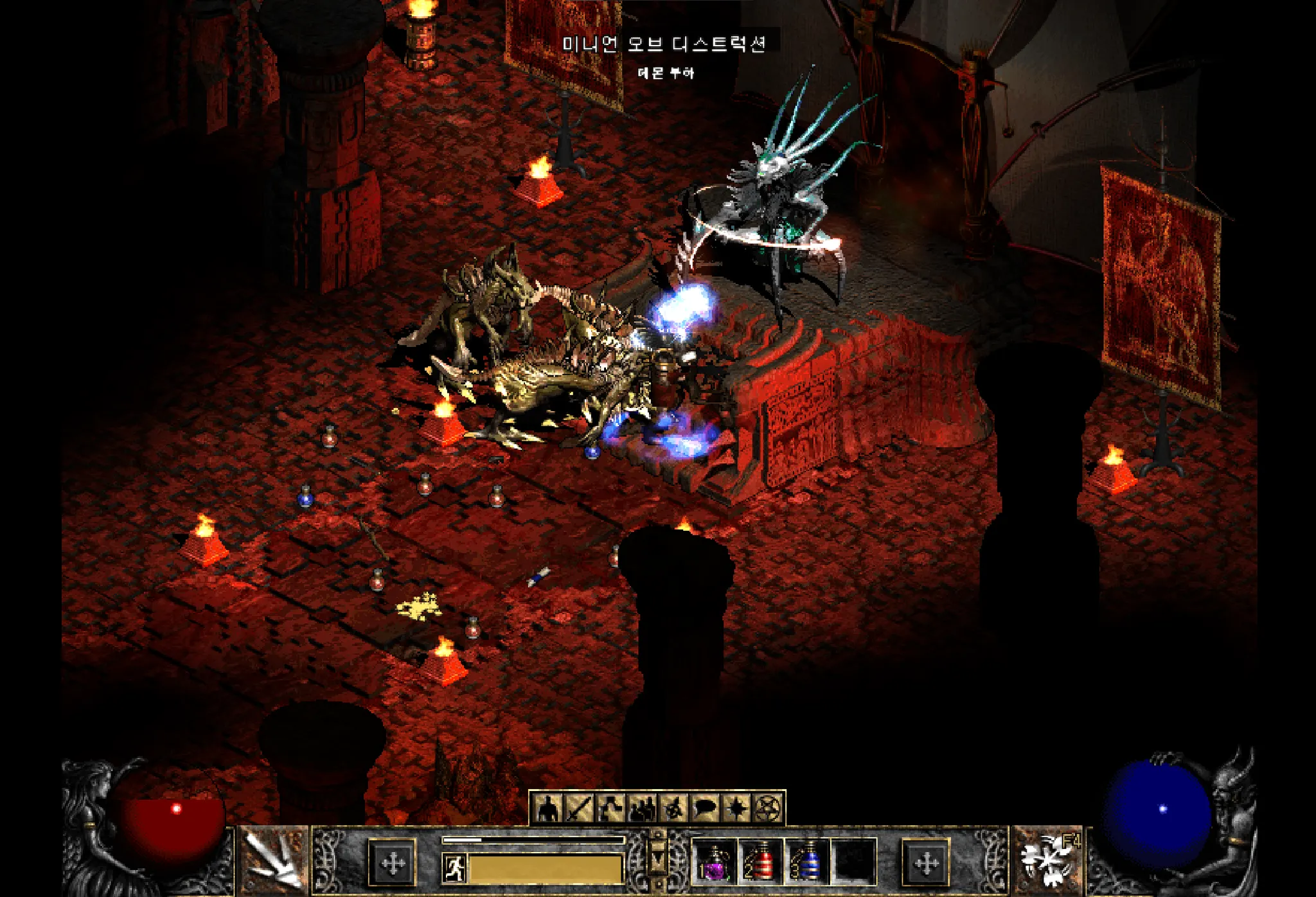Viewport: 1316px width, 897px height.
Task: Drink the red healing potion in belt
Action: point(761,861)
